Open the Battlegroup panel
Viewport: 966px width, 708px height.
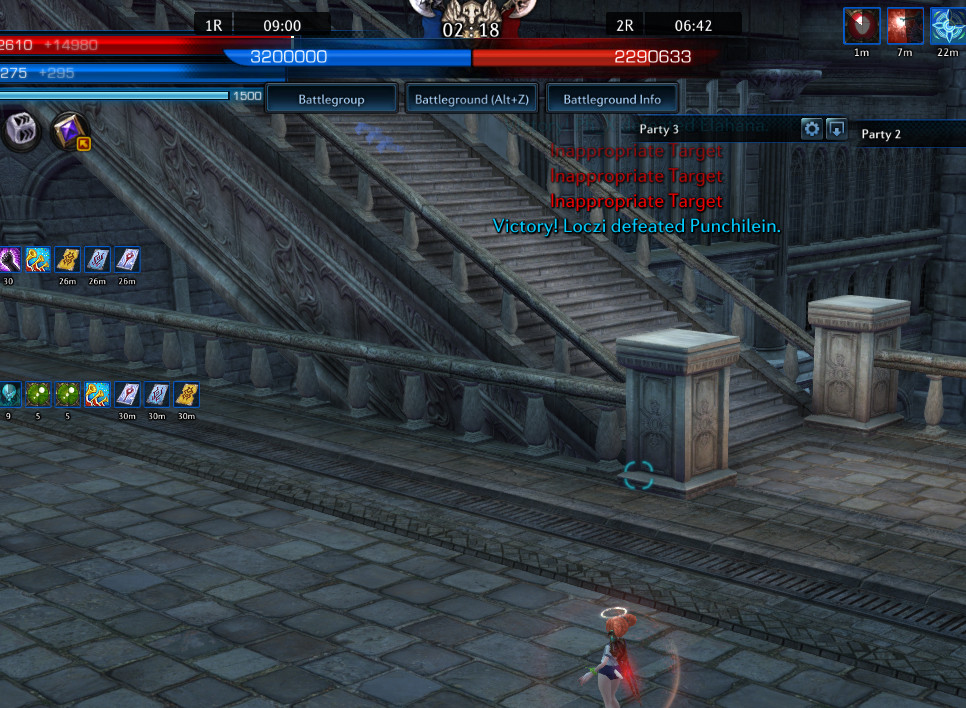click(x=331, y=100)
